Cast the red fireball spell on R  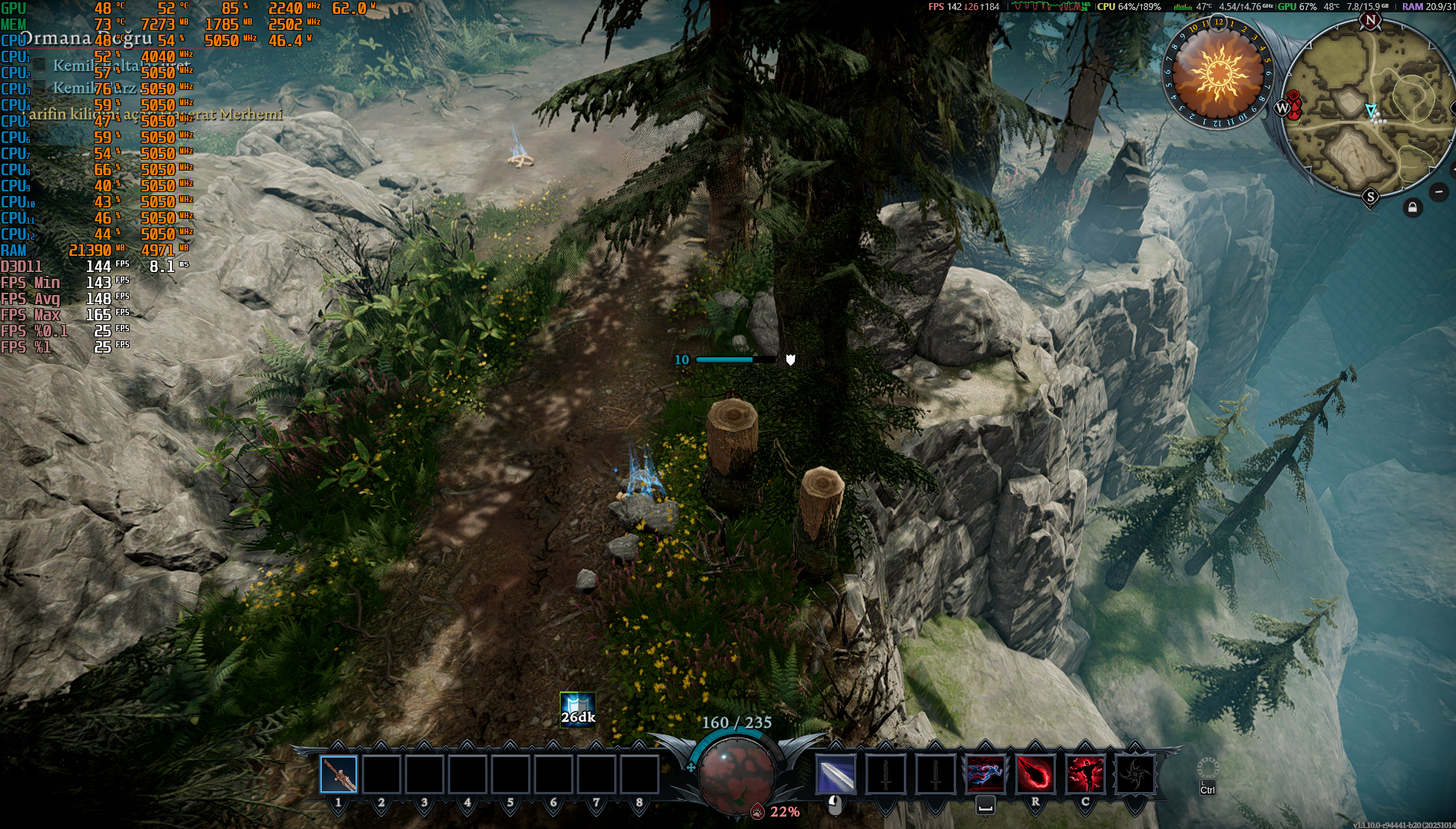pos(1035,774)
